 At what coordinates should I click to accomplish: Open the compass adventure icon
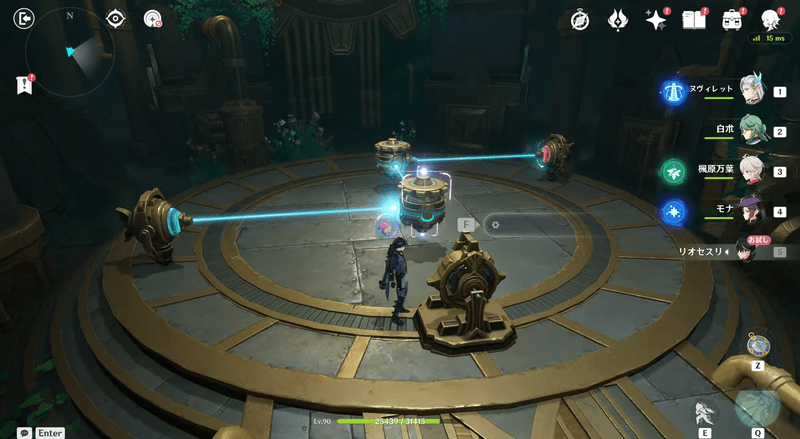580,20
